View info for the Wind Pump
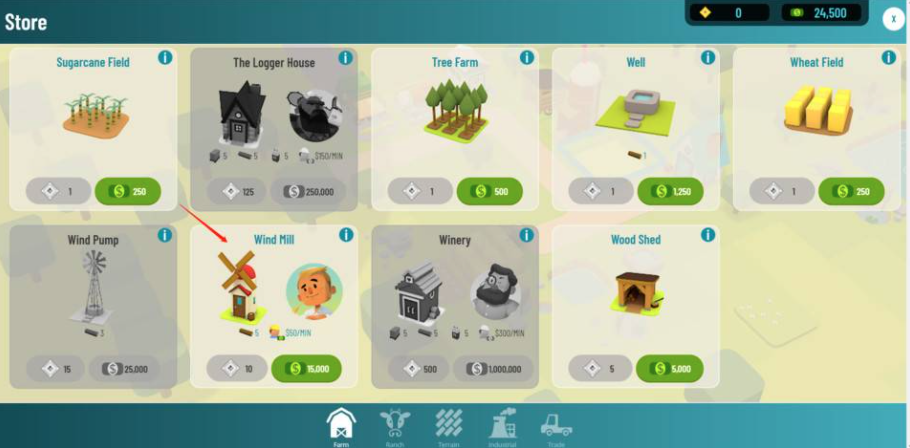Image resolution: width=910 pixels, height=448 pixels. (165, 235)
